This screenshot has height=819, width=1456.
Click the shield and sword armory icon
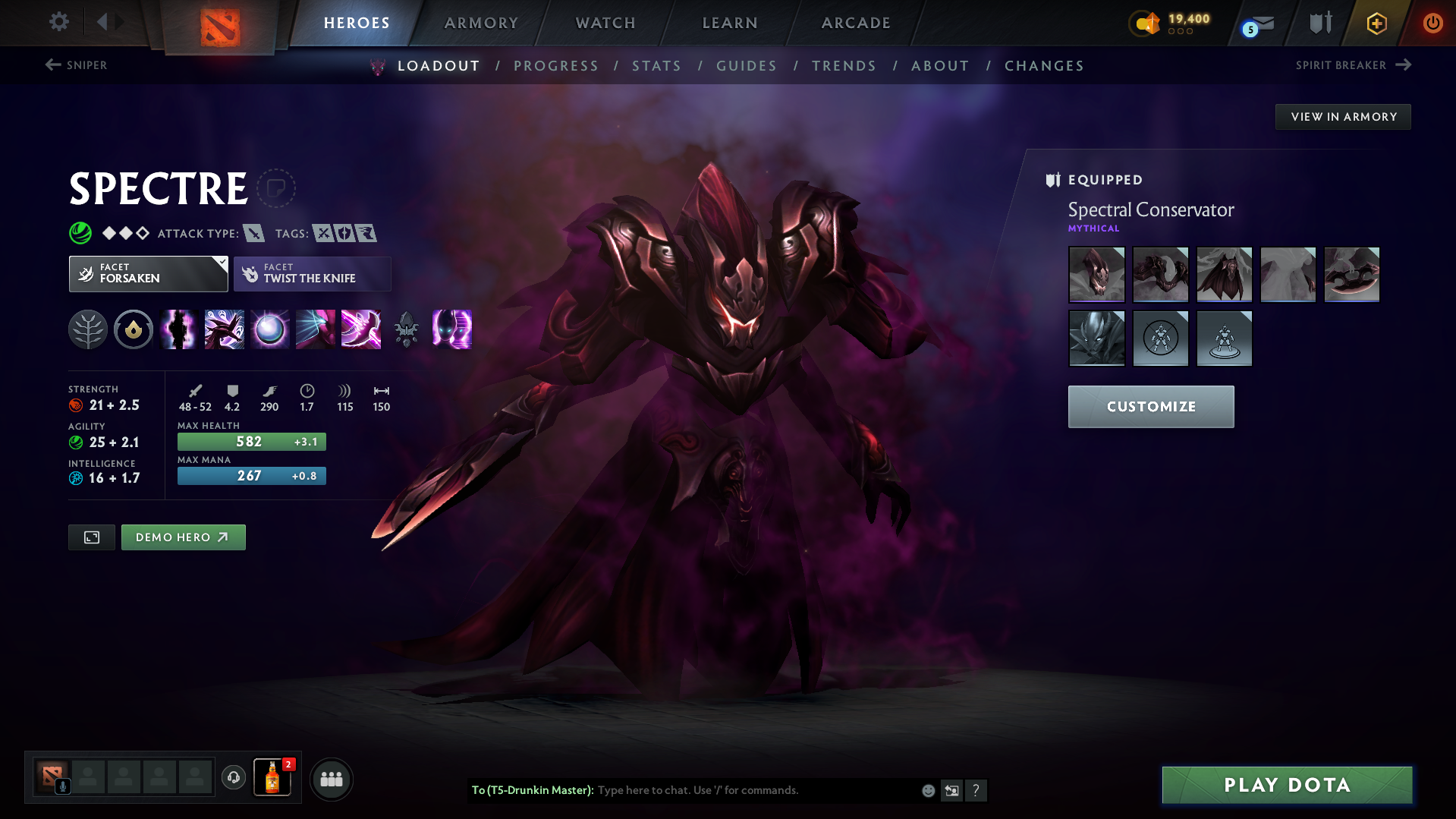tap(1319, 23)
